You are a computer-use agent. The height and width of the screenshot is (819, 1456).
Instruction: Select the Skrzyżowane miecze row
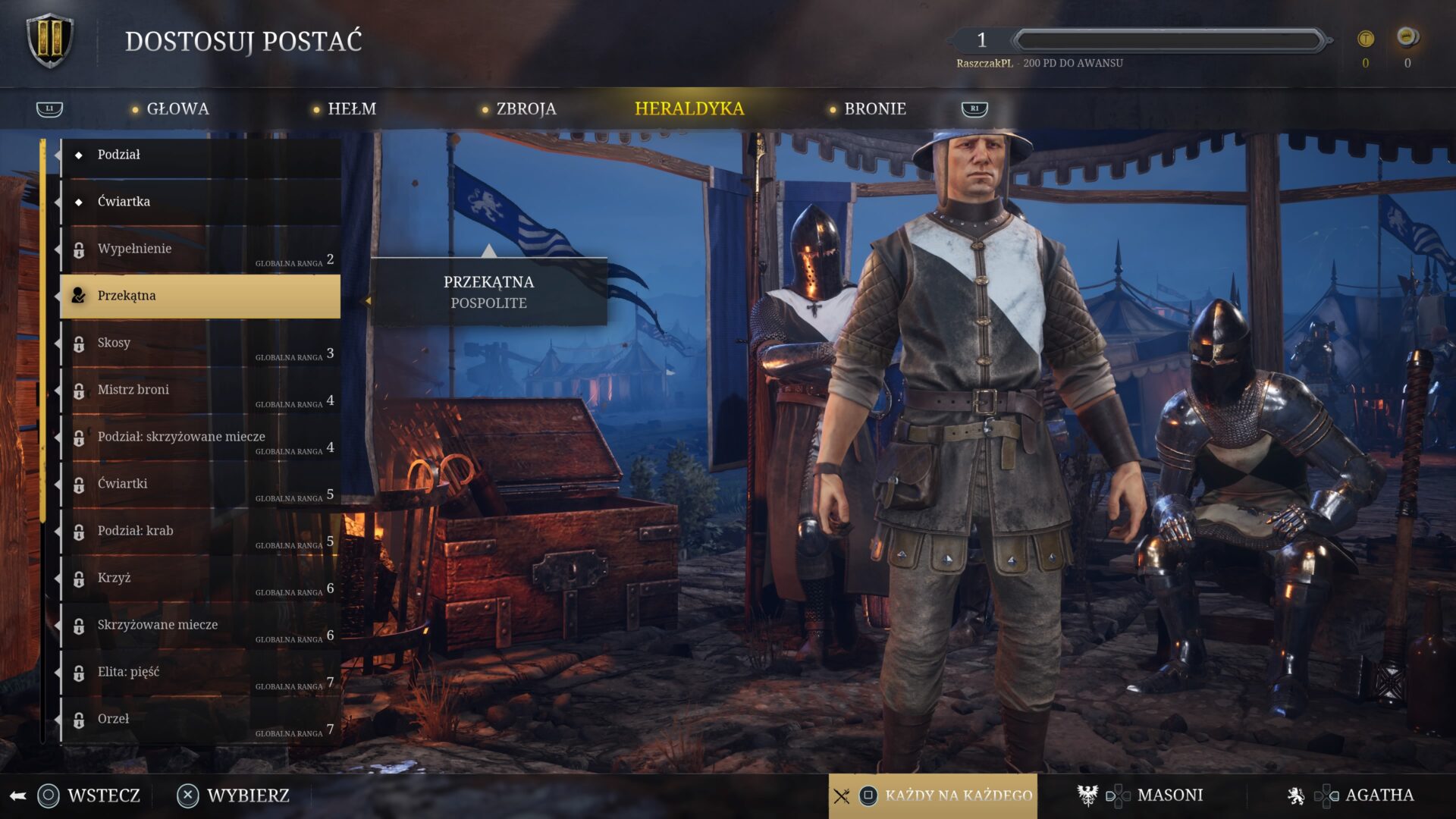pos(199,625)
